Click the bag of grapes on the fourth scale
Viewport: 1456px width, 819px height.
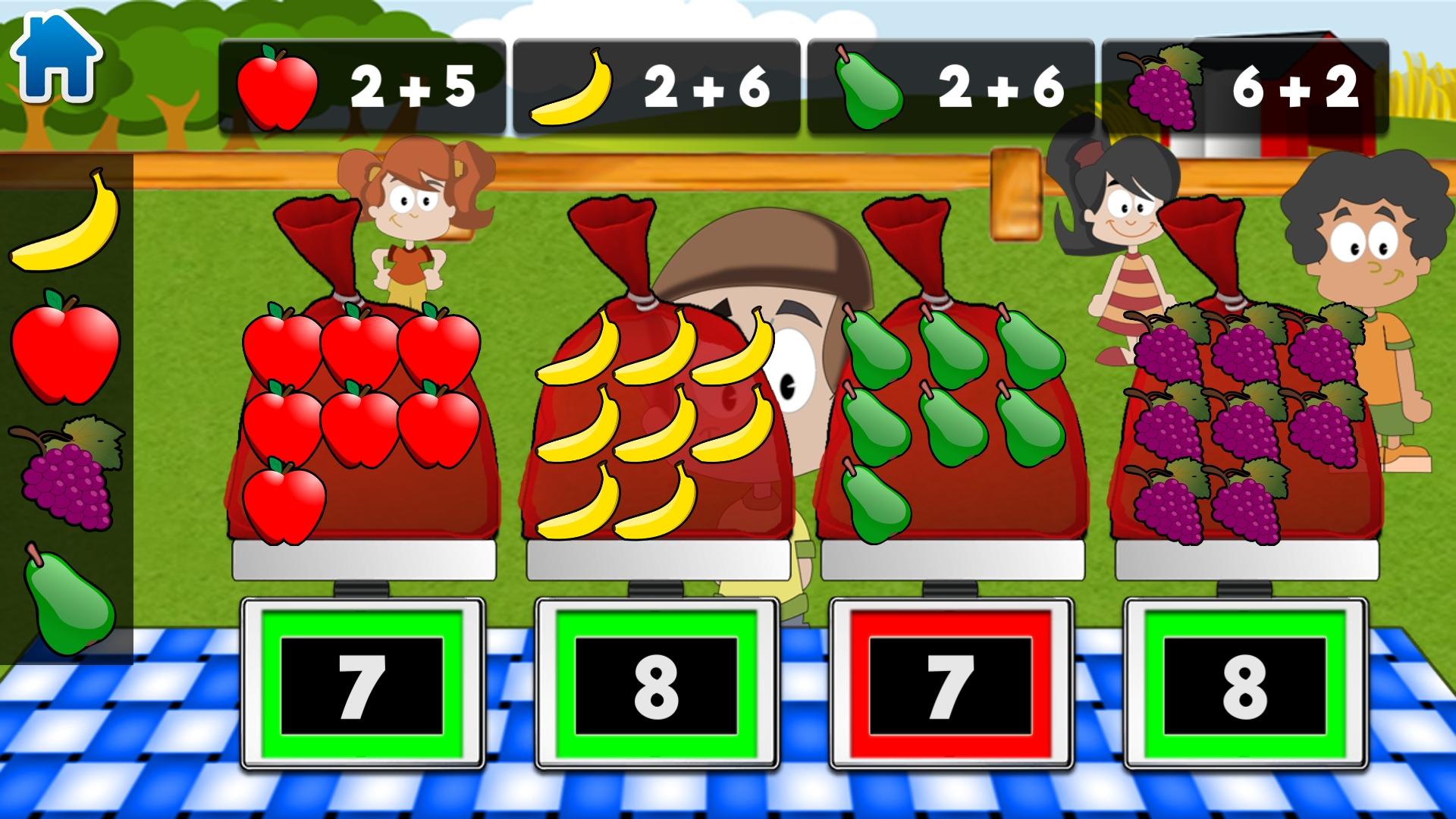click(x=1244, y=425)
